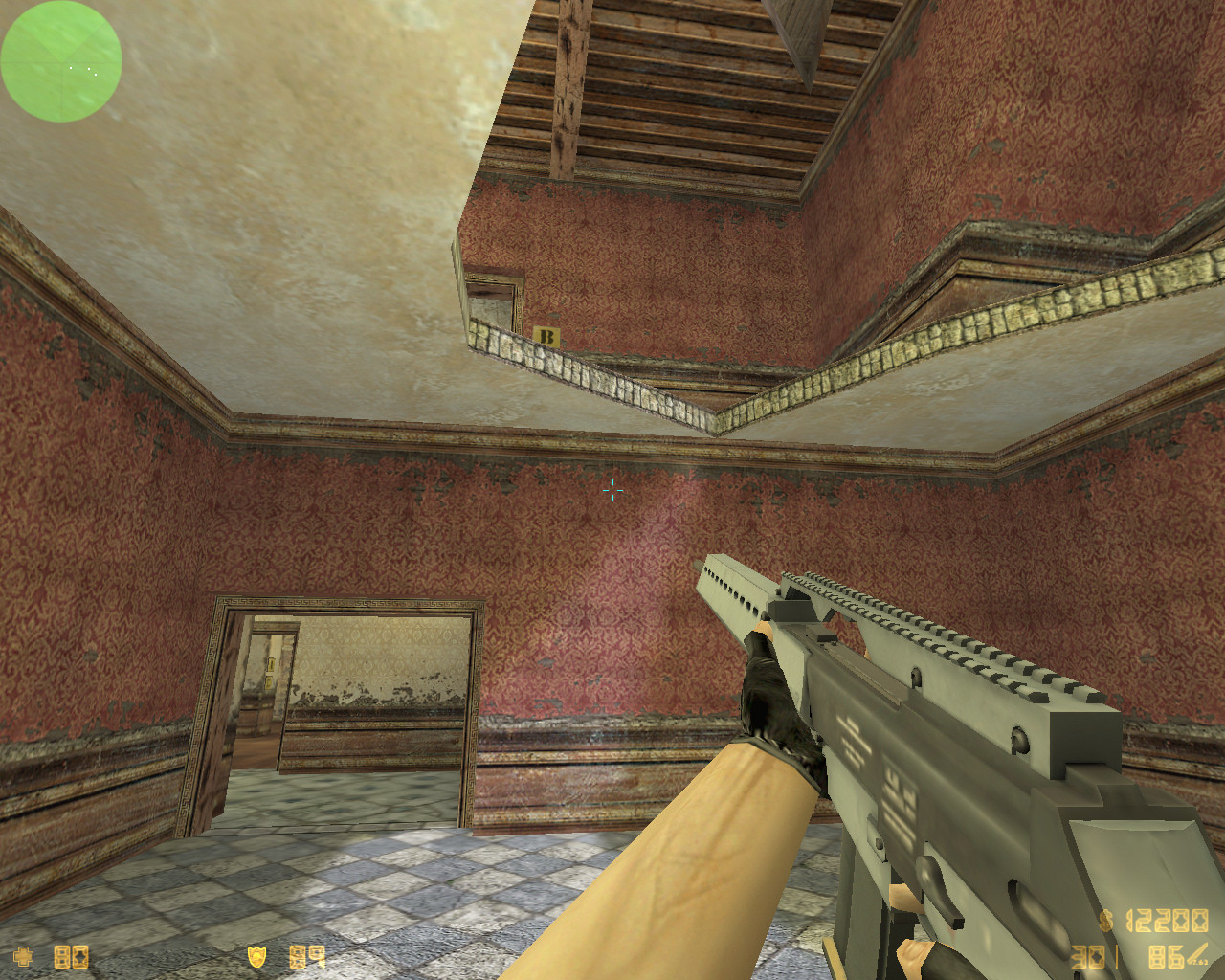Click the reserve ammo count 86

pos(1166,957)
